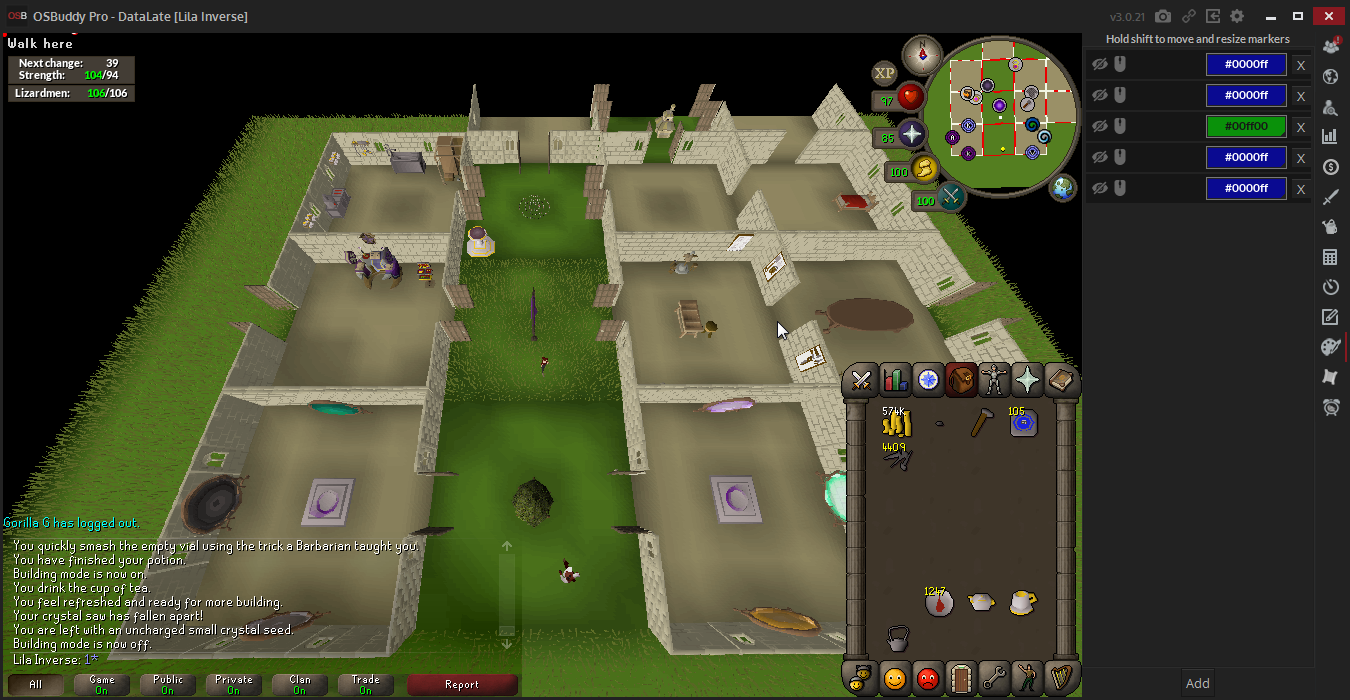Click the Report button
This screenshot has height=700, width=1350.
pos(462,685)
